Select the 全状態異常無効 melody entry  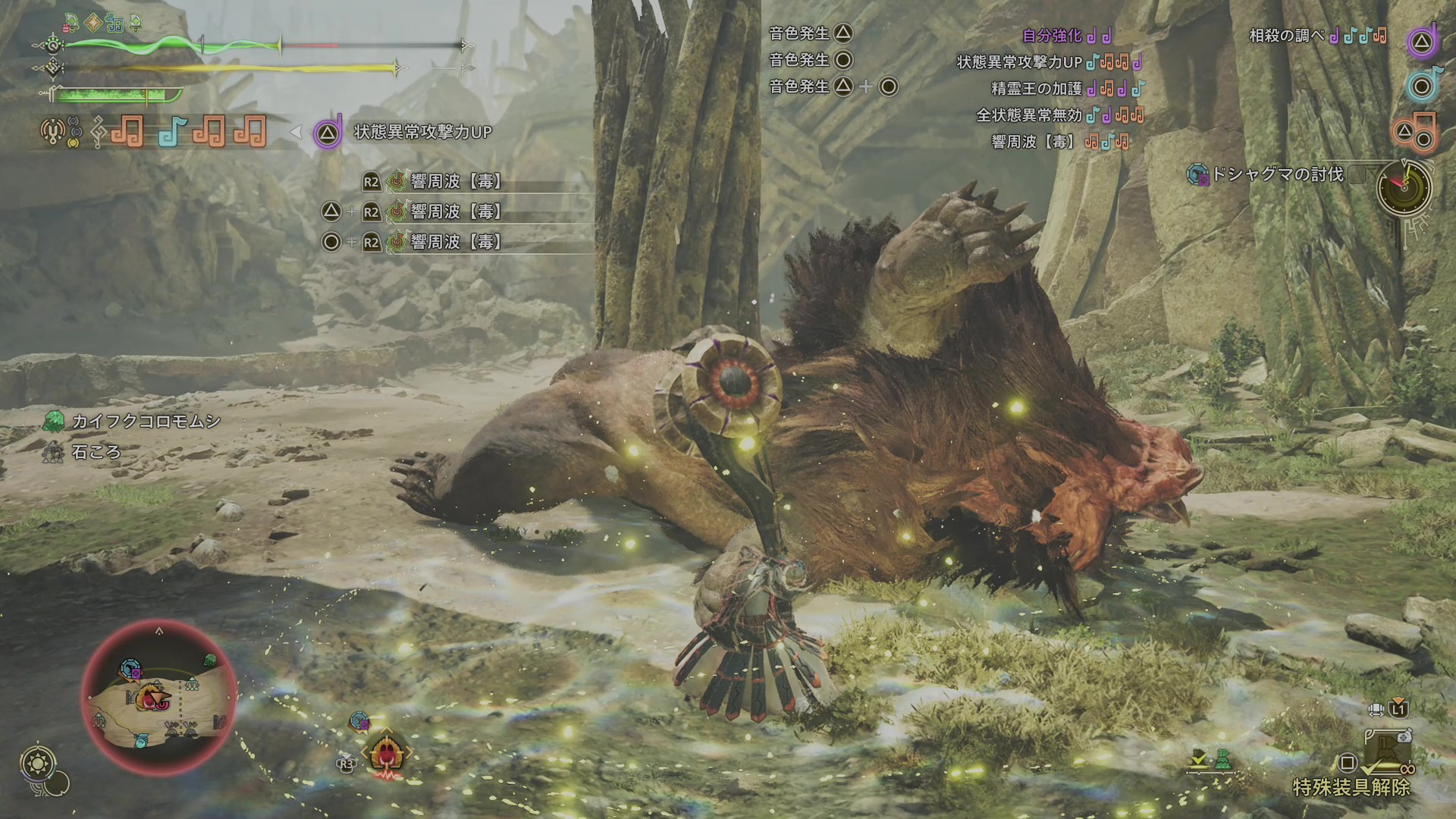(1029, 115)
